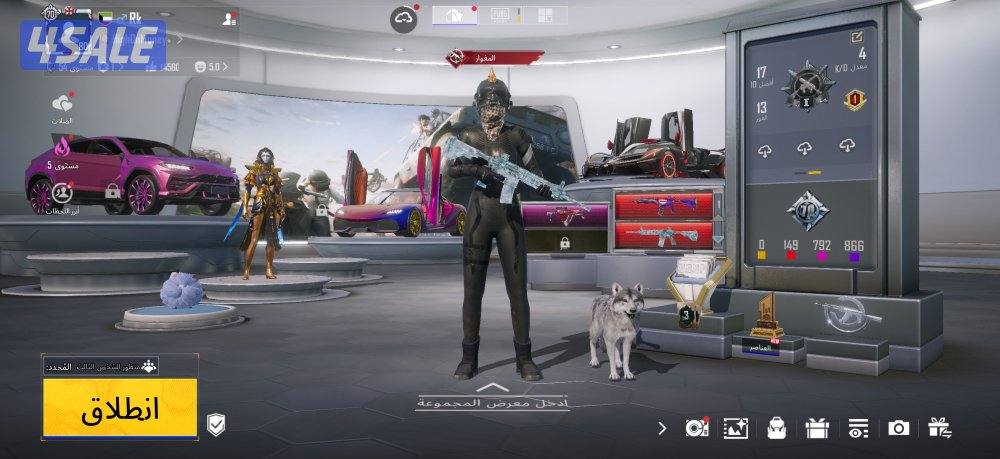Click the eye display-list icon

(857, 428)
